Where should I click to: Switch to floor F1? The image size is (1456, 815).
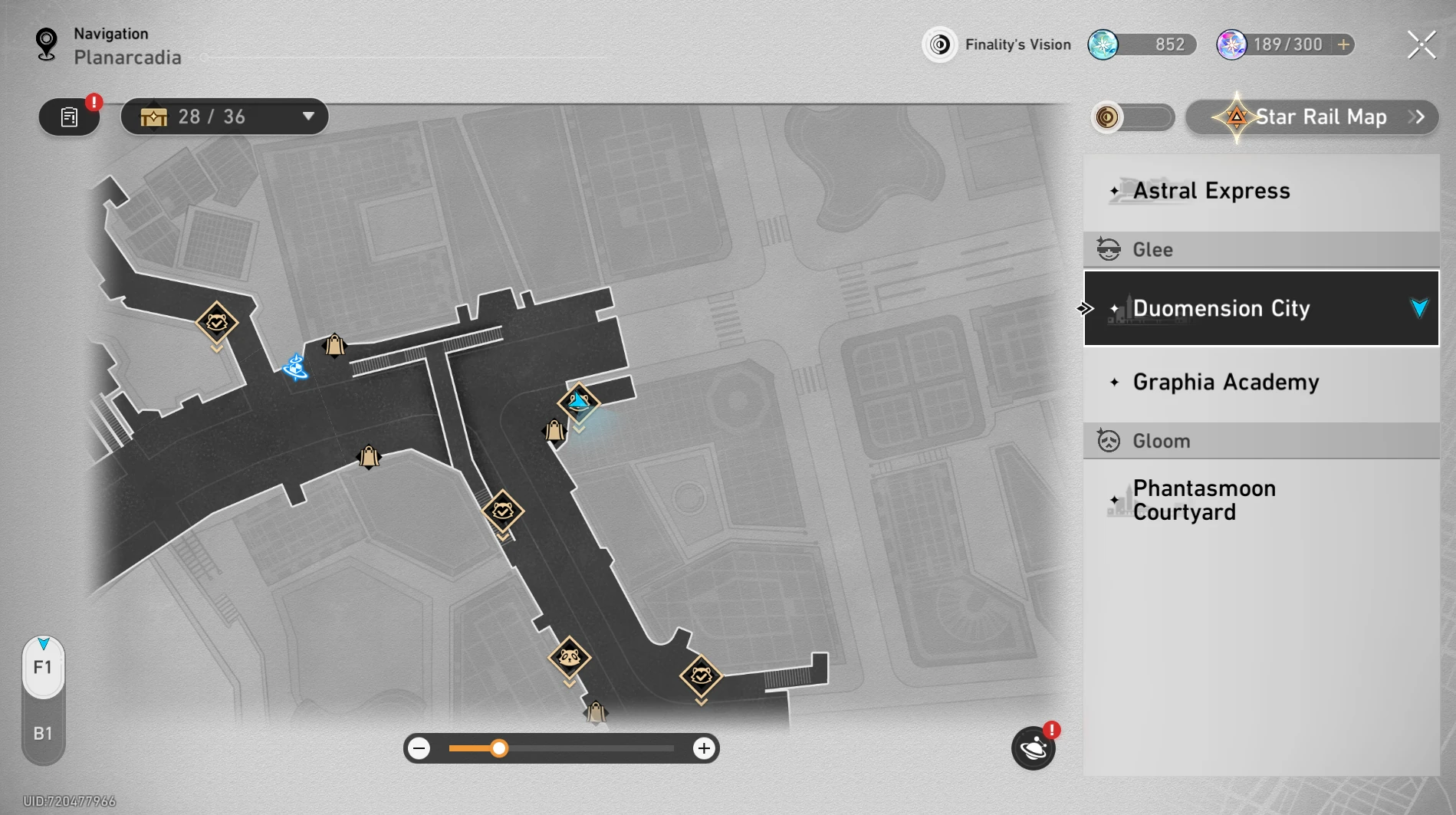(43, 668)
